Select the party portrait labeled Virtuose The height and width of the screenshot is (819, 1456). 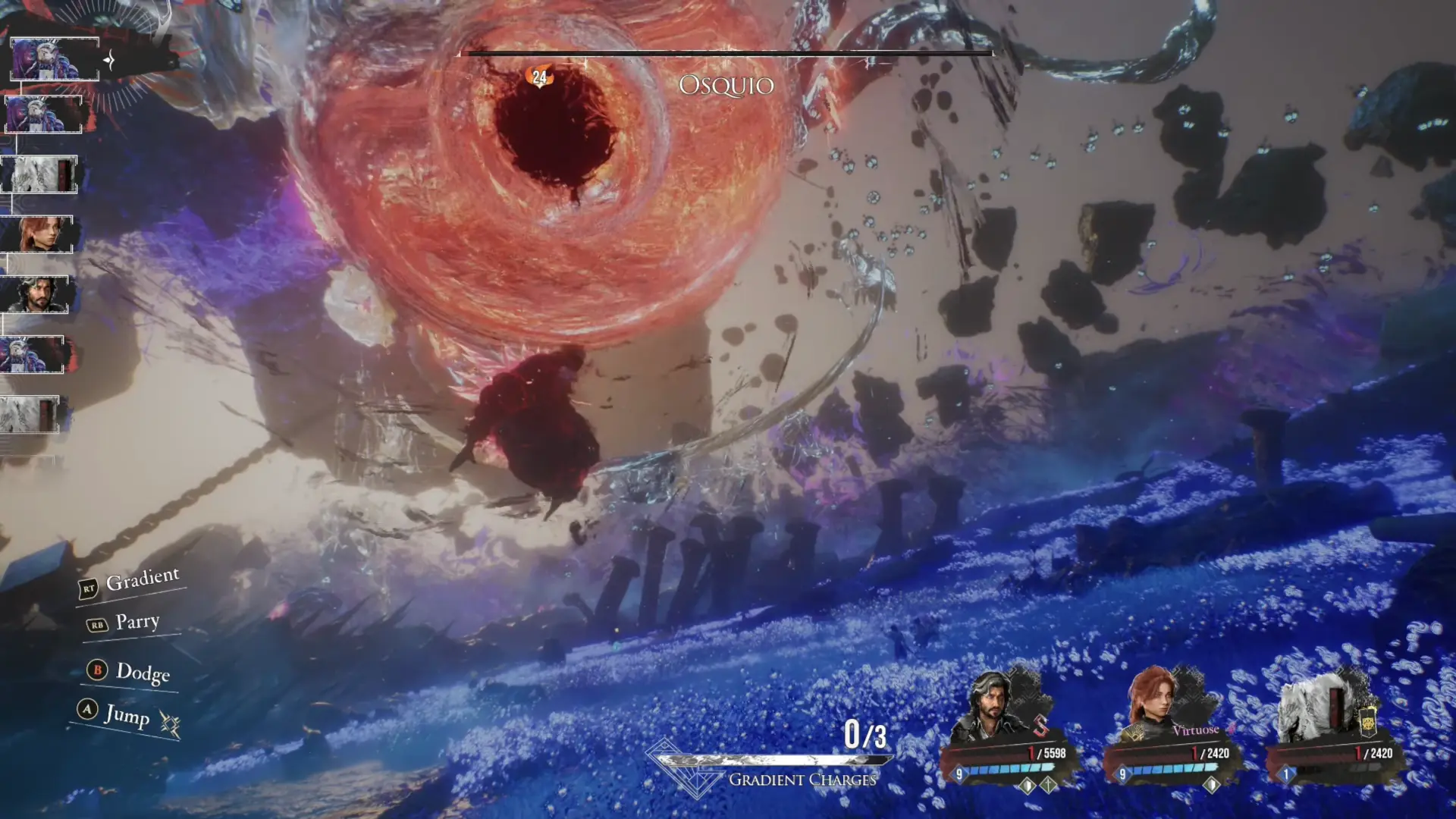pyautogui.click(x=1159, y=707)
